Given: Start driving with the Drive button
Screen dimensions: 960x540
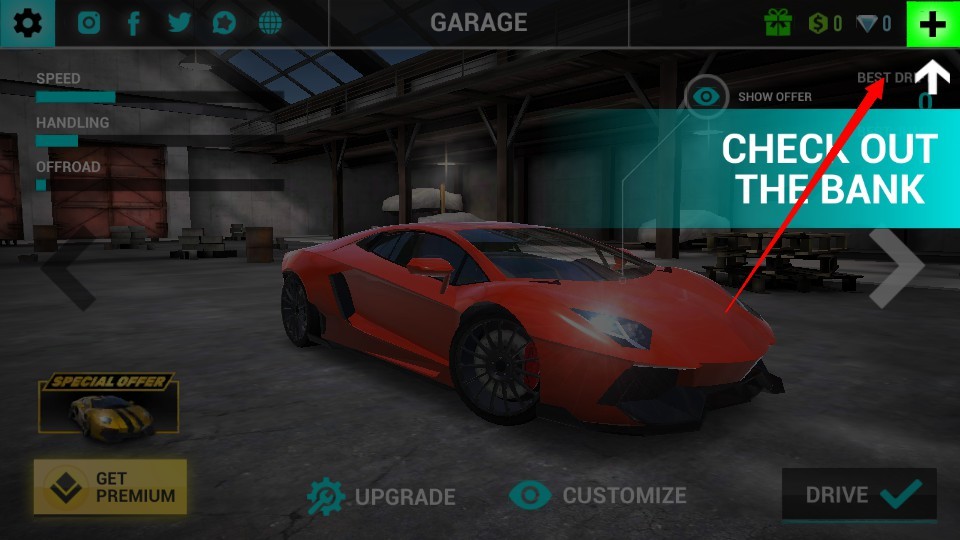Looking at the screenshot, I should (859, 495).
